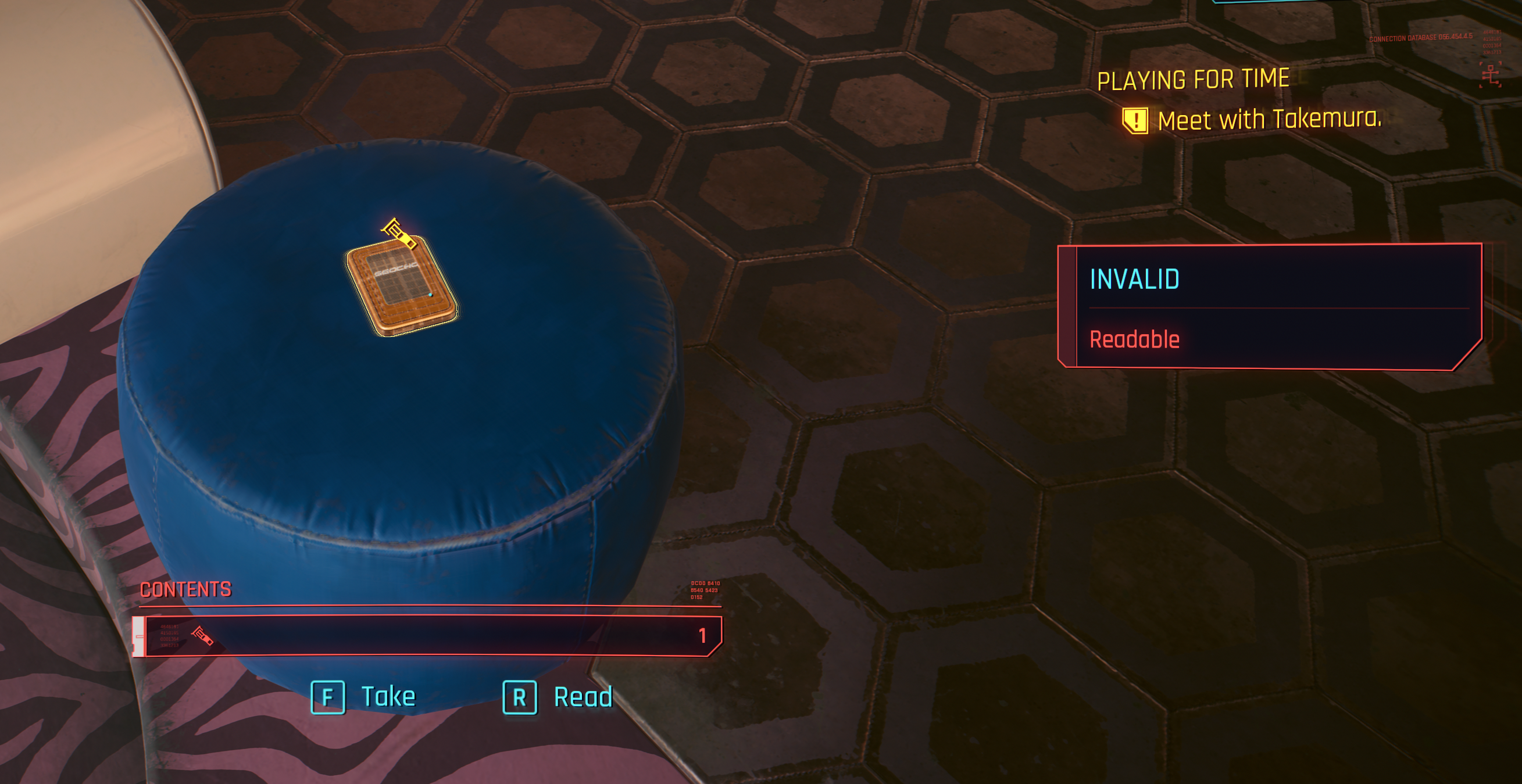Click the yellow shard loot marker icon

click(399, 233)
